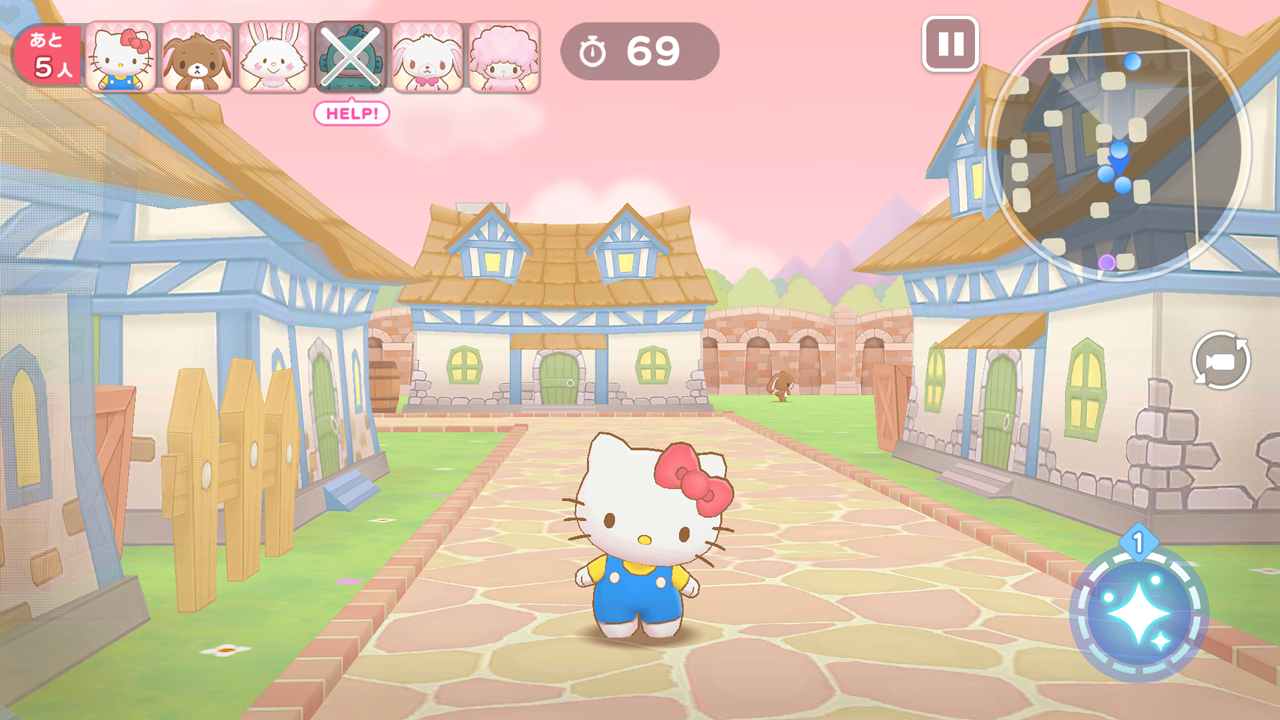Viewport: 1280px width, 720px height.
Task: Select the brown puppy character portrait
Action: click(x=196, y=55)
